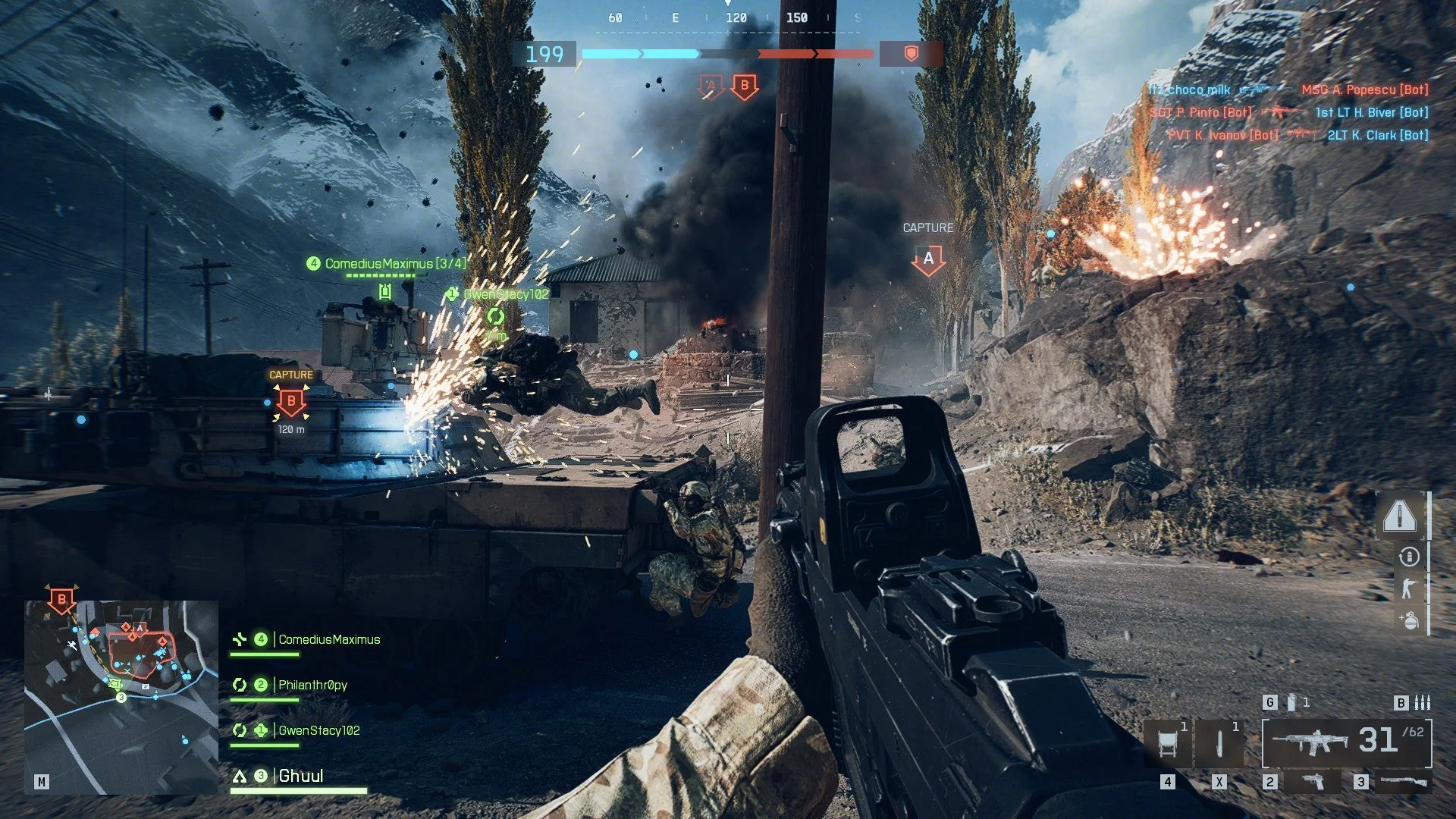This screenshot has width=1456, height=819.
Task: Open the minimap in the corner
Action: 121,696
